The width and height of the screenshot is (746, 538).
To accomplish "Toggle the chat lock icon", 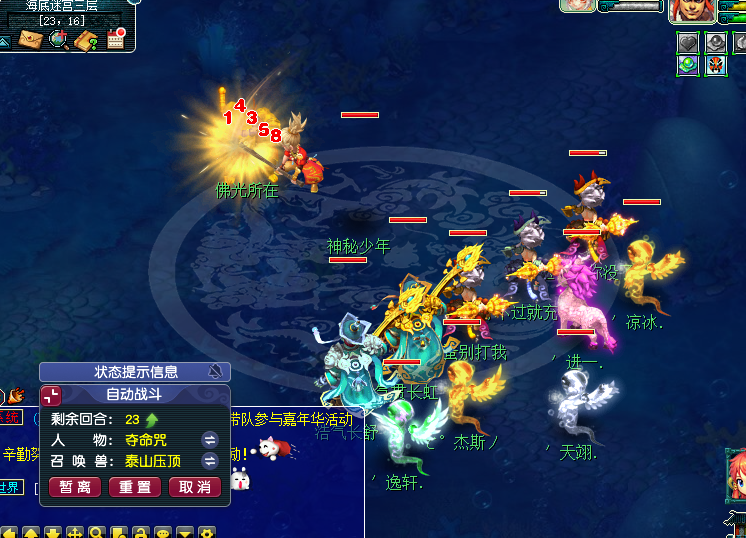I will (x=141, y=532).
